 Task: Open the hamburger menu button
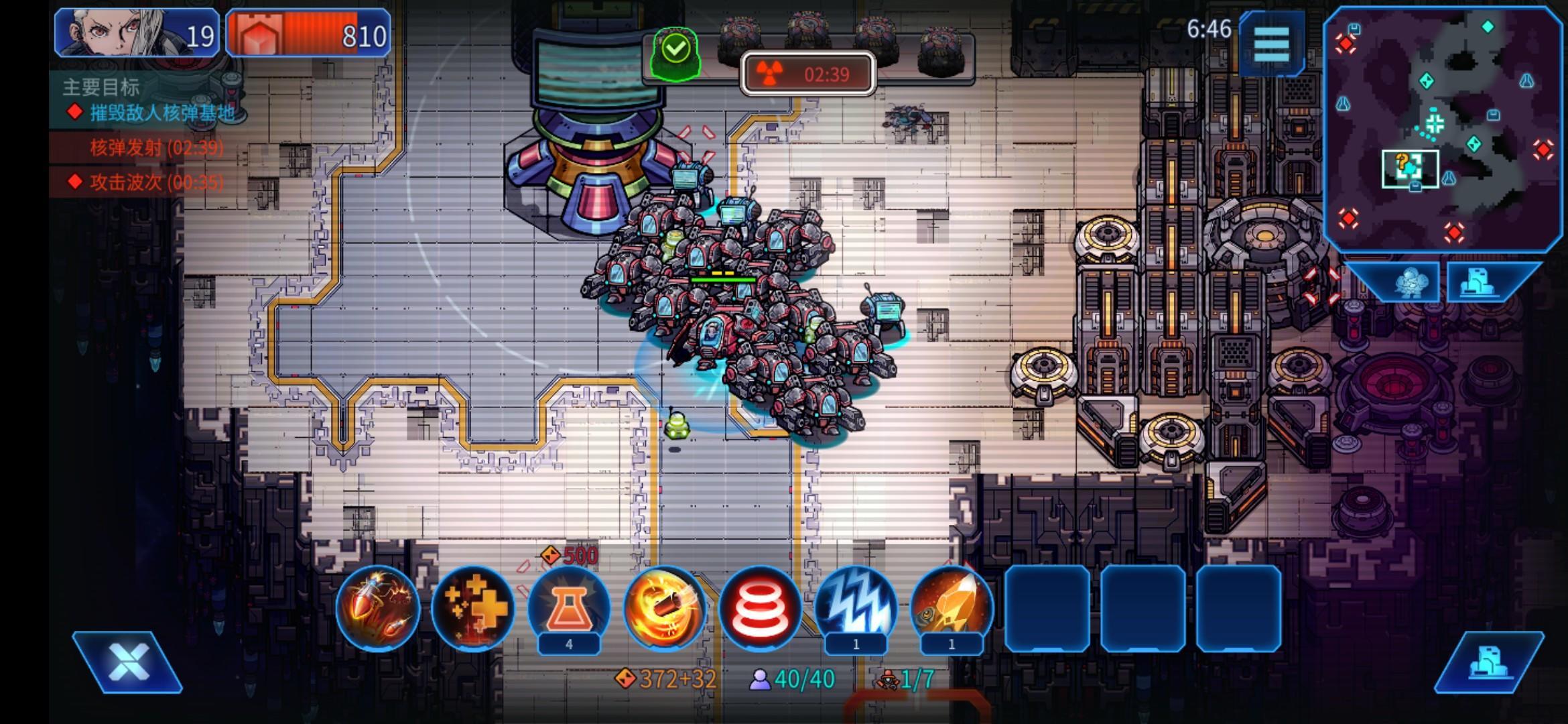[1271, 44]
